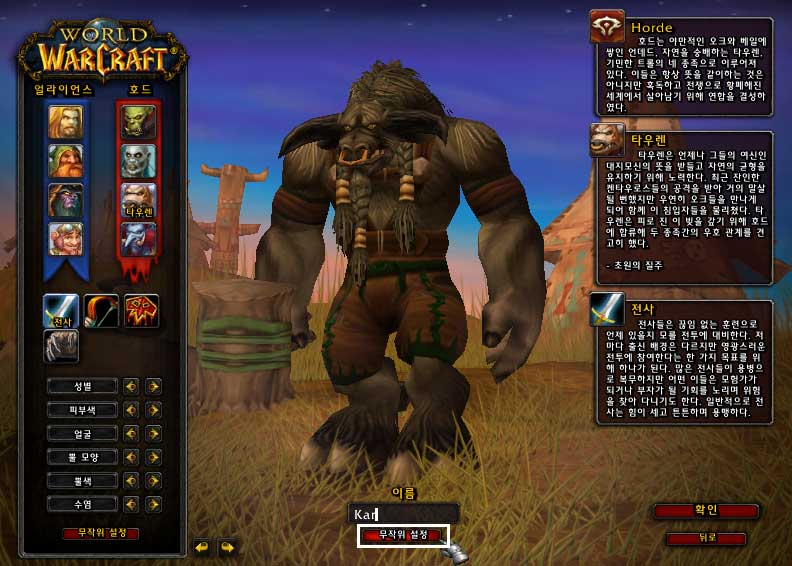792x566 pixels.
Task: Pick the Druid bear paw class icon
Action: pyautogui.click(x=61, y=346)
